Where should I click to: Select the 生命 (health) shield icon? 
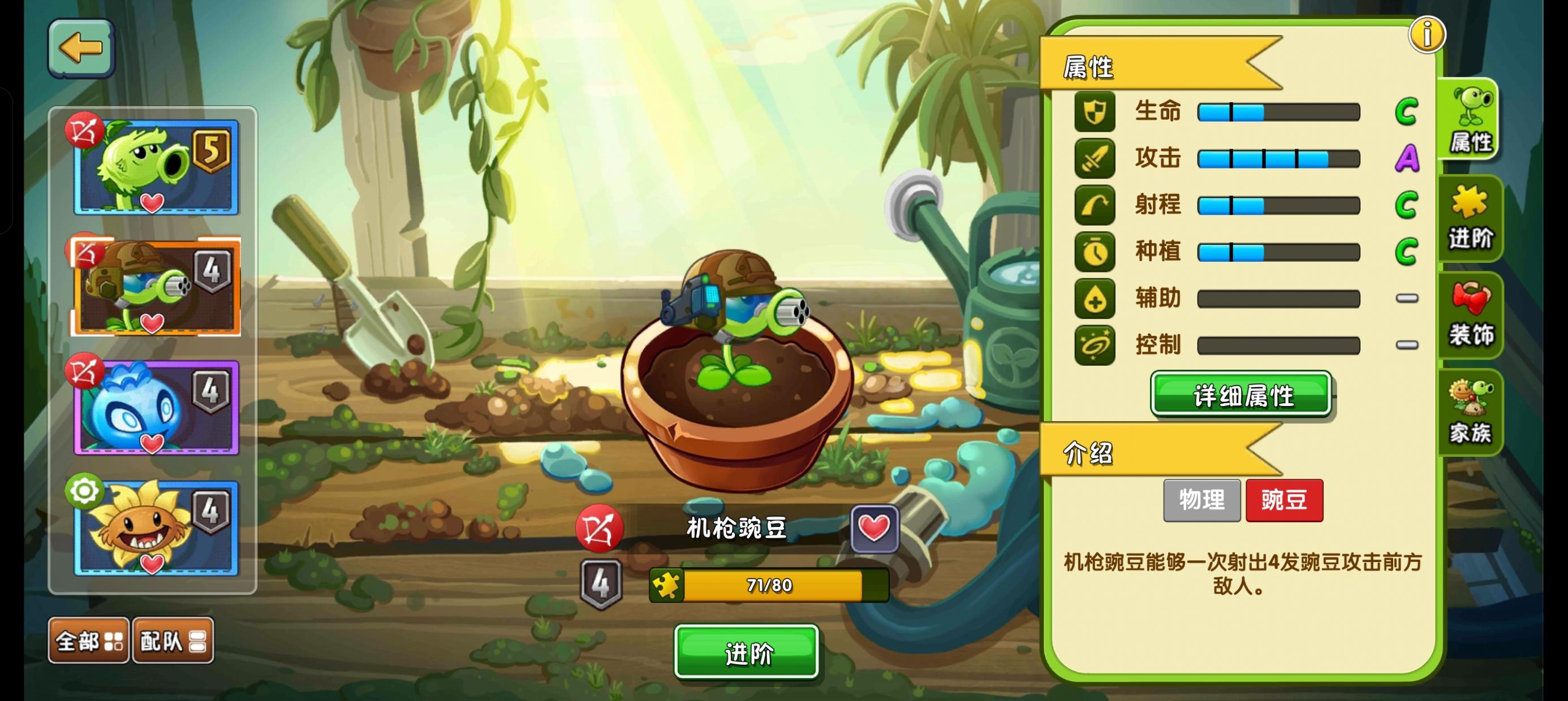1095,112
